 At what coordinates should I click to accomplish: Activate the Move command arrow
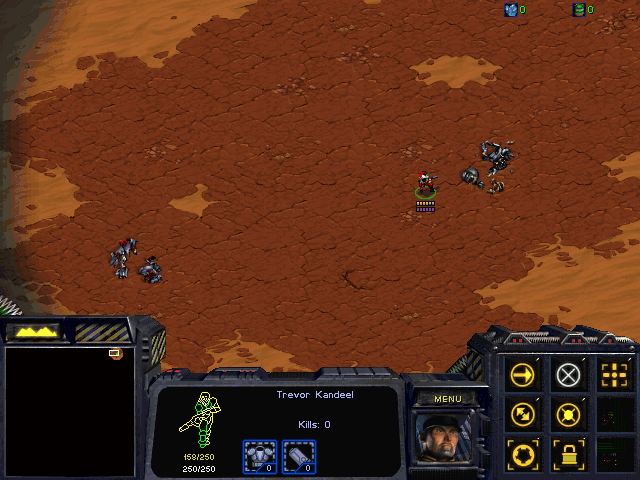tap(524, 375)
